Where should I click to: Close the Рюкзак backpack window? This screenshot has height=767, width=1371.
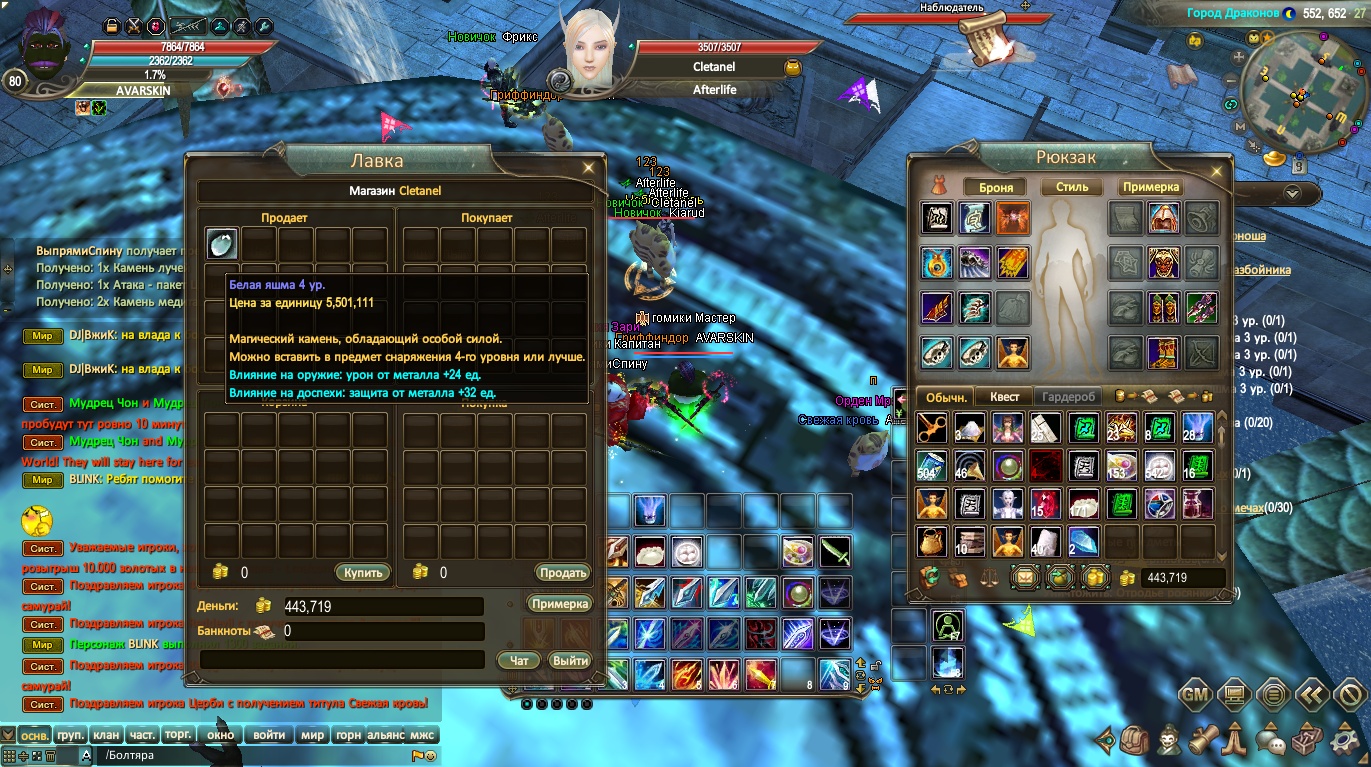1216,172
